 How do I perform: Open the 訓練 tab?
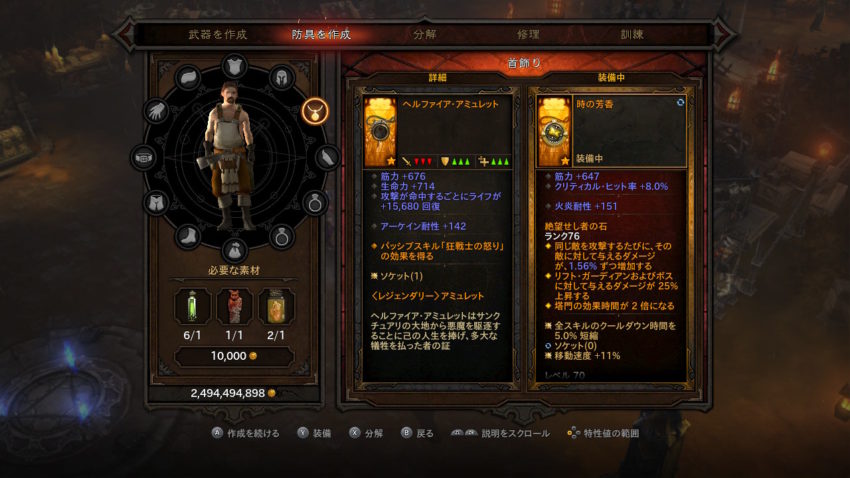click(x=634, y=34)
